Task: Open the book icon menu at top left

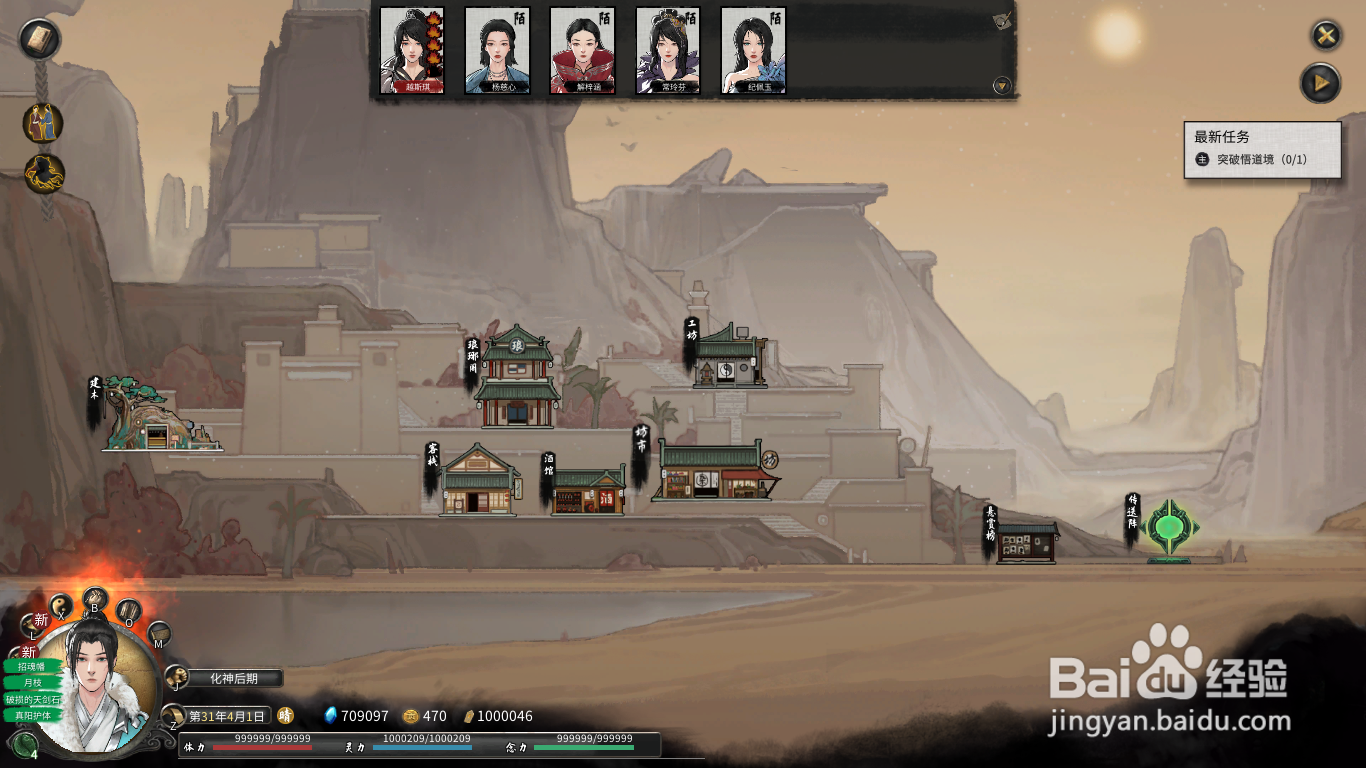Action: (40, 39)
